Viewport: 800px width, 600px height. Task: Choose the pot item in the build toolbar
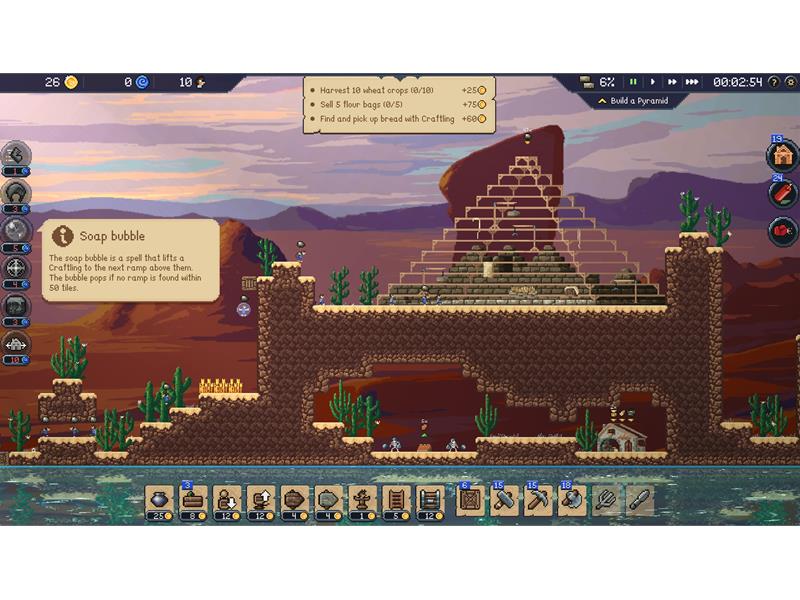(x=160, y=498)
